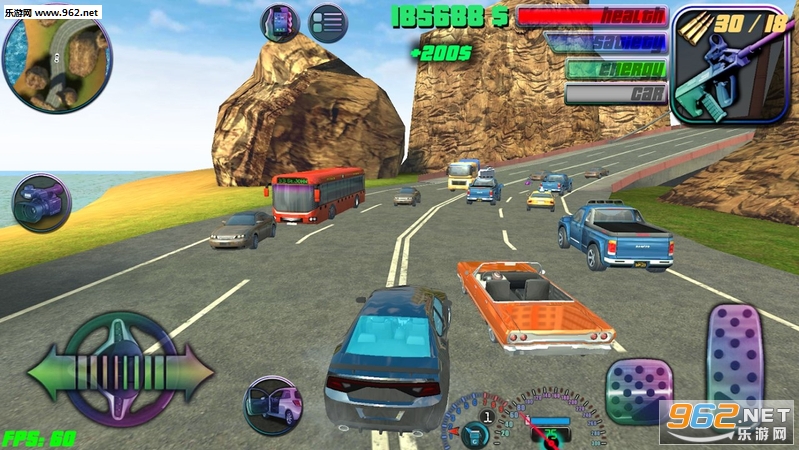Exit the vehicle using car door icon
This screenshot has width=799, height=450.
[x=274, y=405]
